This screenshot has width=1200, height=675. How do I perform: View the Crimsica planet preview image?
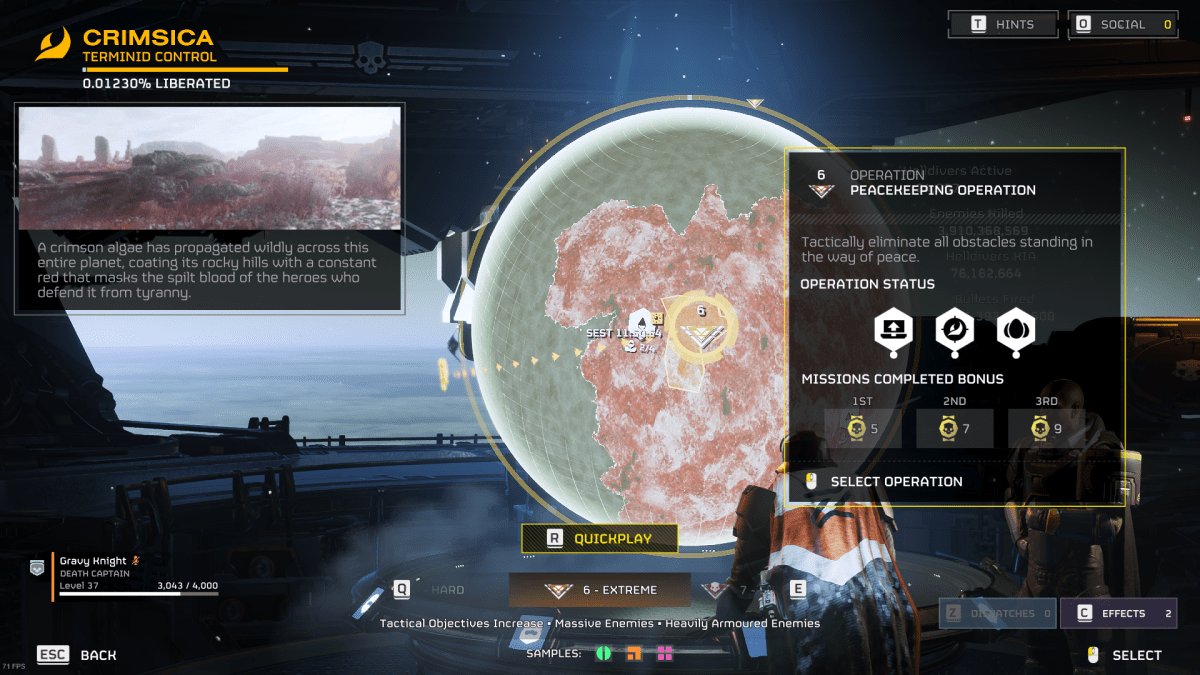[x=210, y=168]
